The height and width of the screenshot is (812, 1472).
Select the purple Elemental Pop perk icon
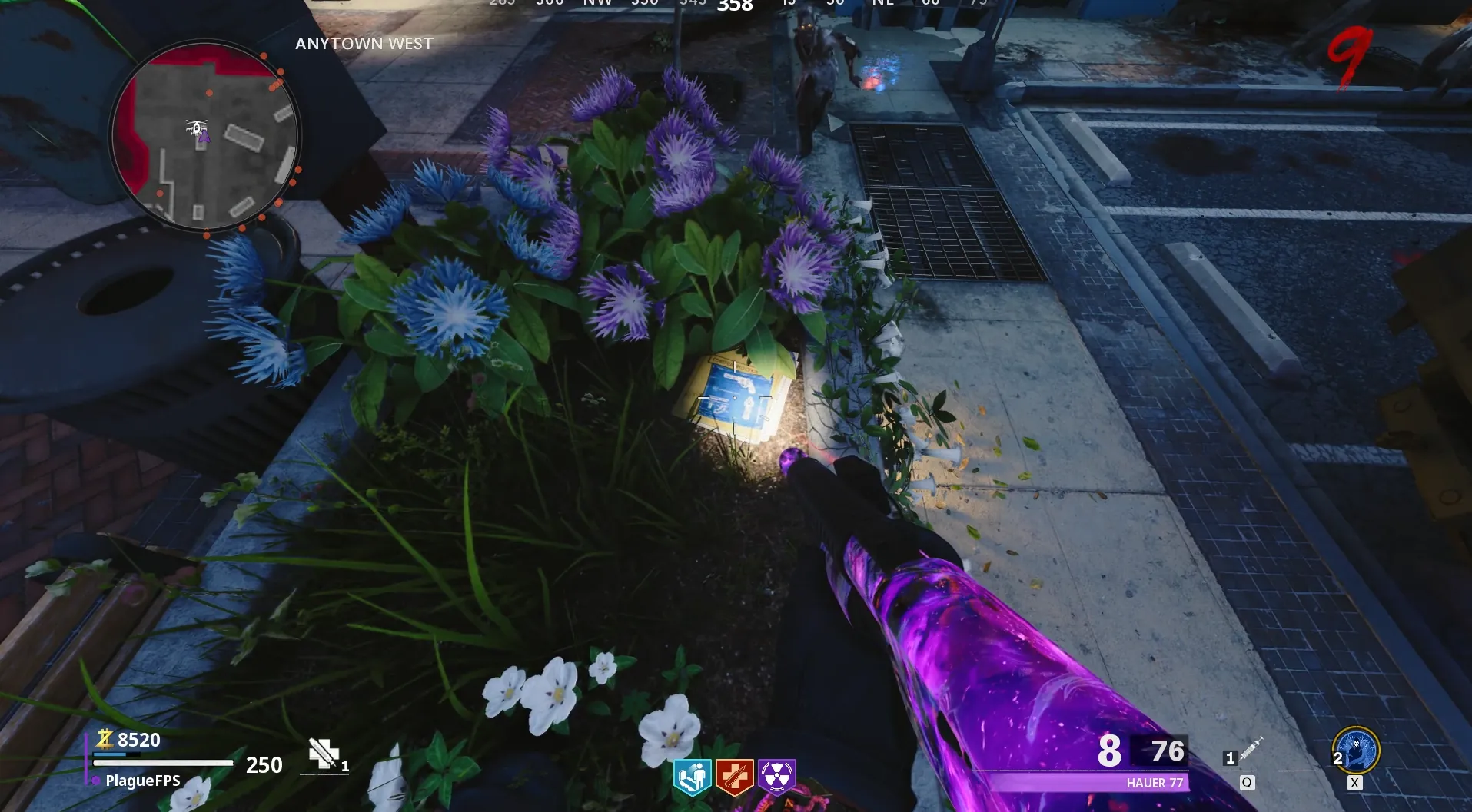click(x=776, y=777)
